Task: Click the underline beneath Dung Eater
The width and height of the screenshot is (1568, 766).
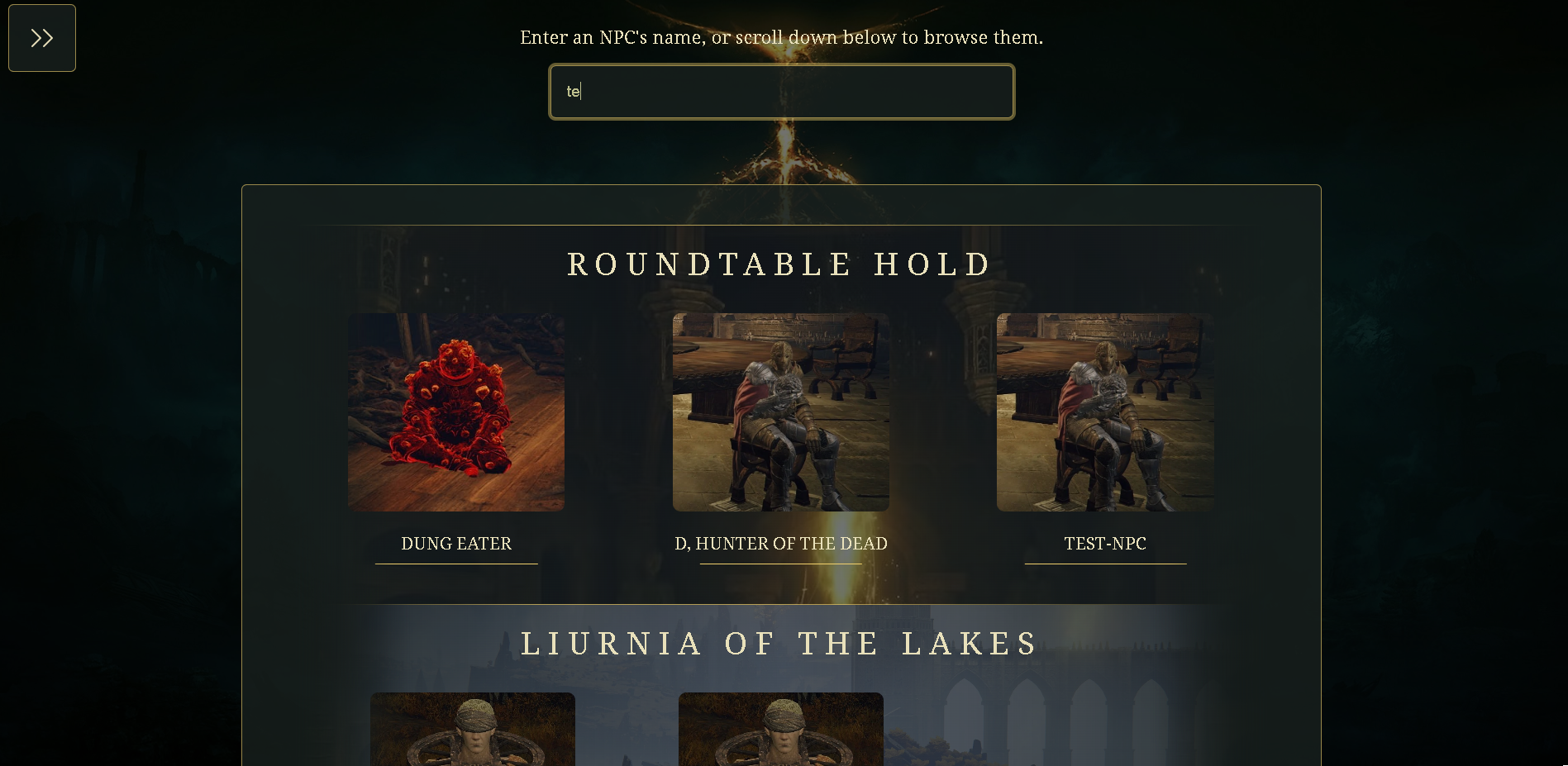Action: (455, 563)
